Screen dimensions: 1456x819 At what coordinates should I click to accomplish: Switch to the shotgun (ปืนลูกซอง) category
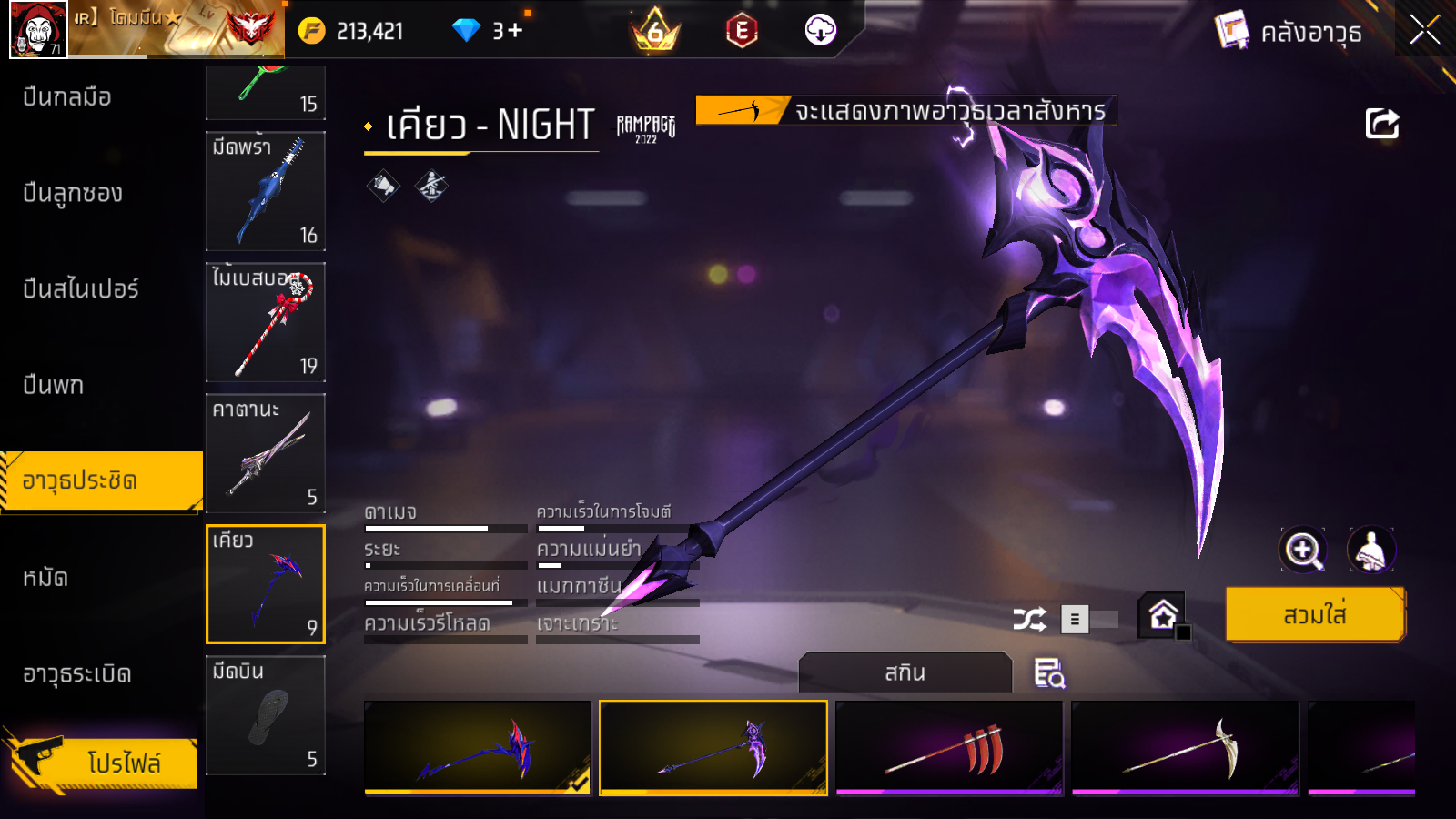[73, 193]
